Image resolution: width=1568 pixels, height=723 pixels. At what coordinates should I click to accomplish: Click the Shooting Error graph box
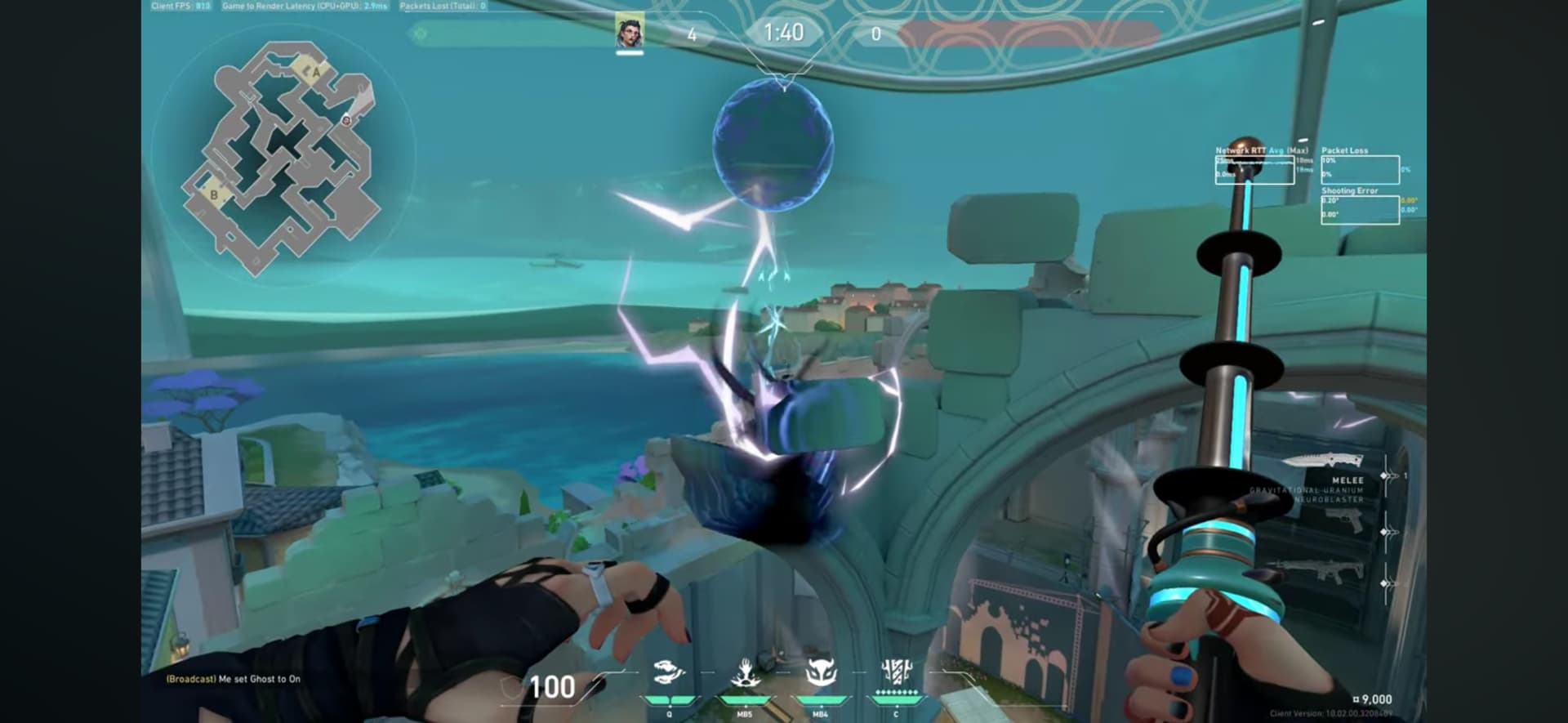point(1359,209)
